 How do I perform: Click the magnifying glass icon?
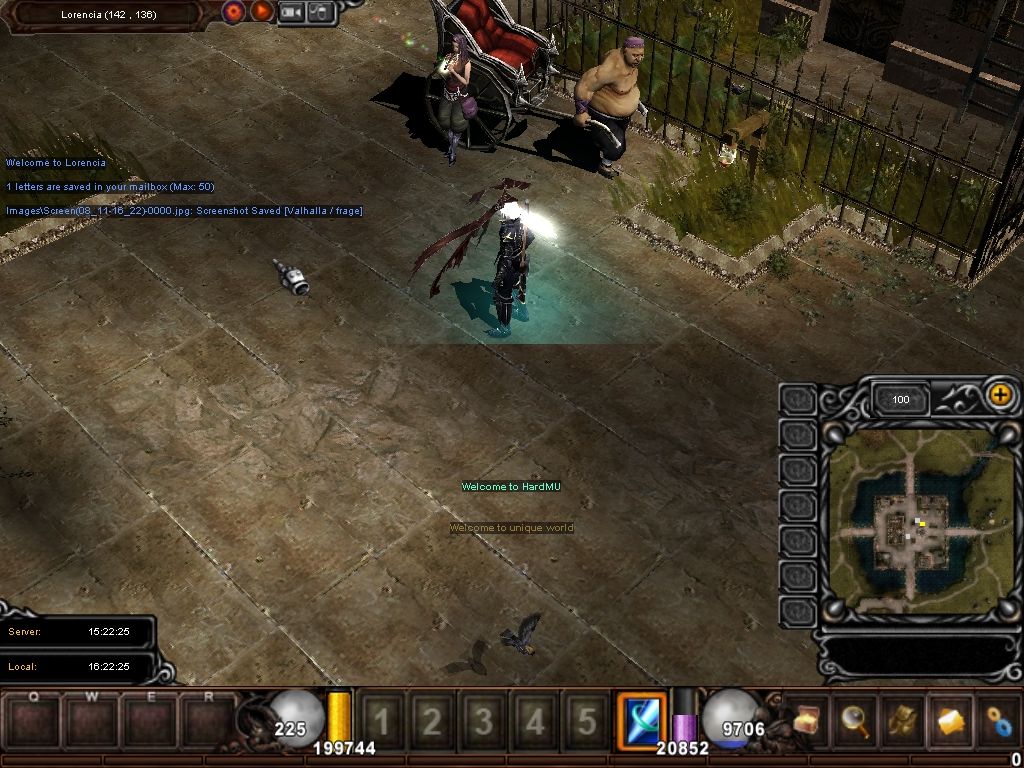[x=855, y=720]
